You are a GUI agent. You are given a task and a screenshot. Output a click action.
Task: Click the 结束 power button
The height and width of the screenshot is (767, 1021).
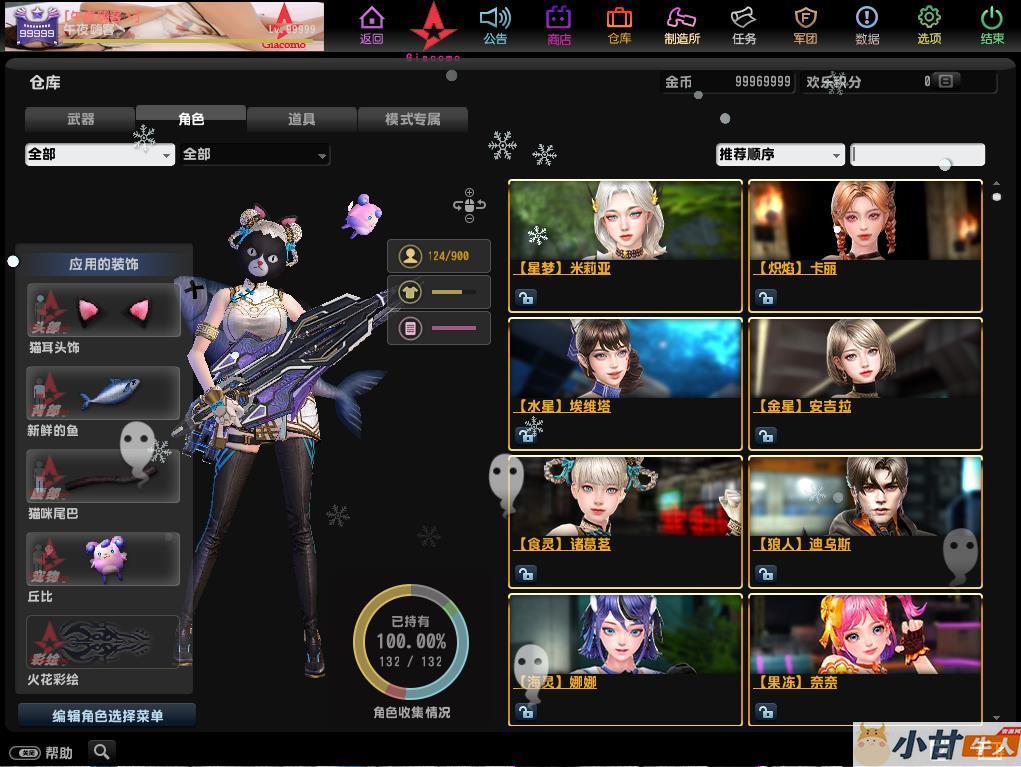pyautogui.click(x=991, y=25)
